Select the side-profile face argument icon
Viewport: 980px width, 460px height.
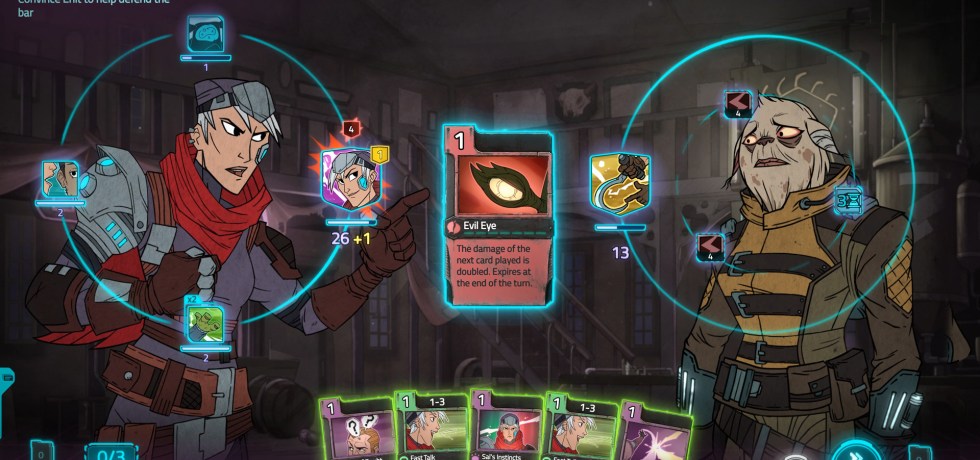(60, 179)
